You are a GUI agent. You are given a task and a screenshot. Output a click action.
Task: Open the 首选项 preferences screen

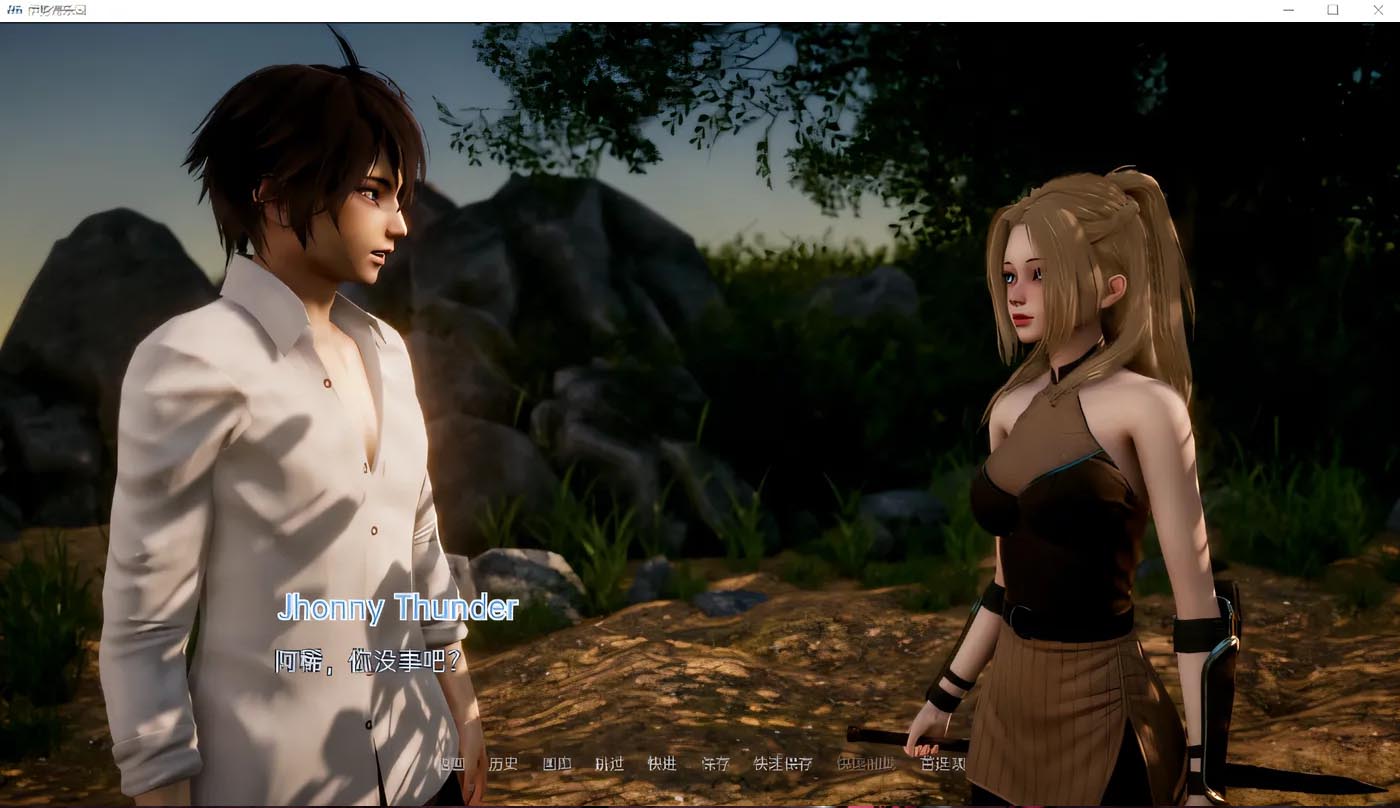click(x=942, y=764)
